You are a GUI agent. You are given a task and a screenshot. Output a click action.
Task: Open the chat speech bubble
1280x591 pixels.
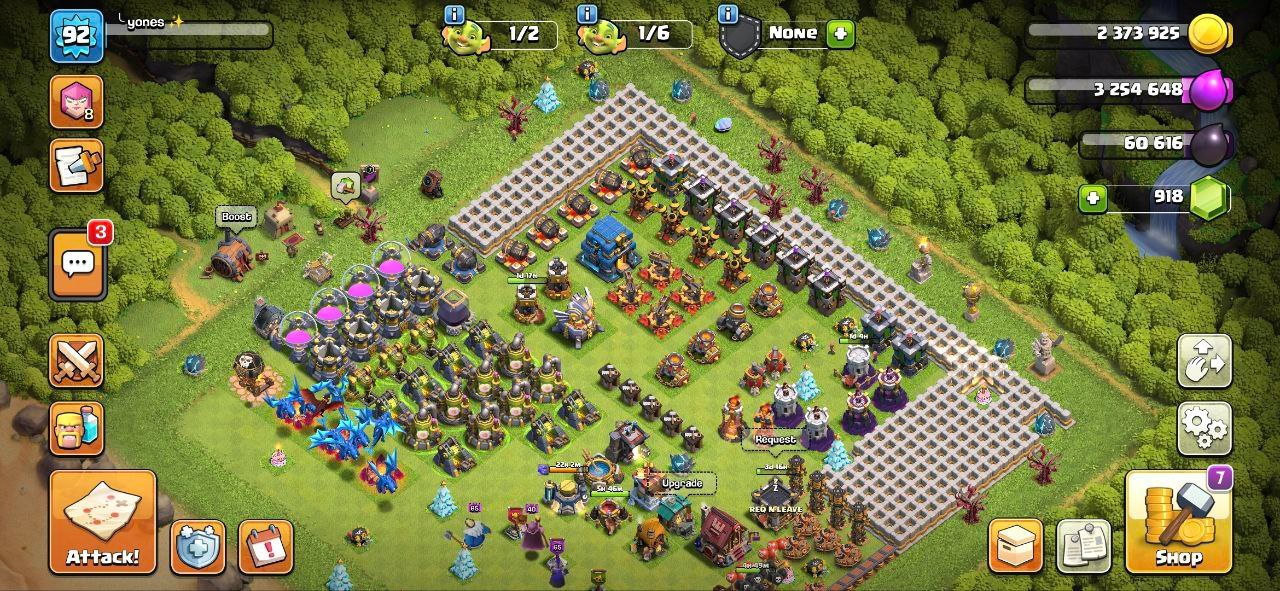pyautogui.click(x=77, y=264)
